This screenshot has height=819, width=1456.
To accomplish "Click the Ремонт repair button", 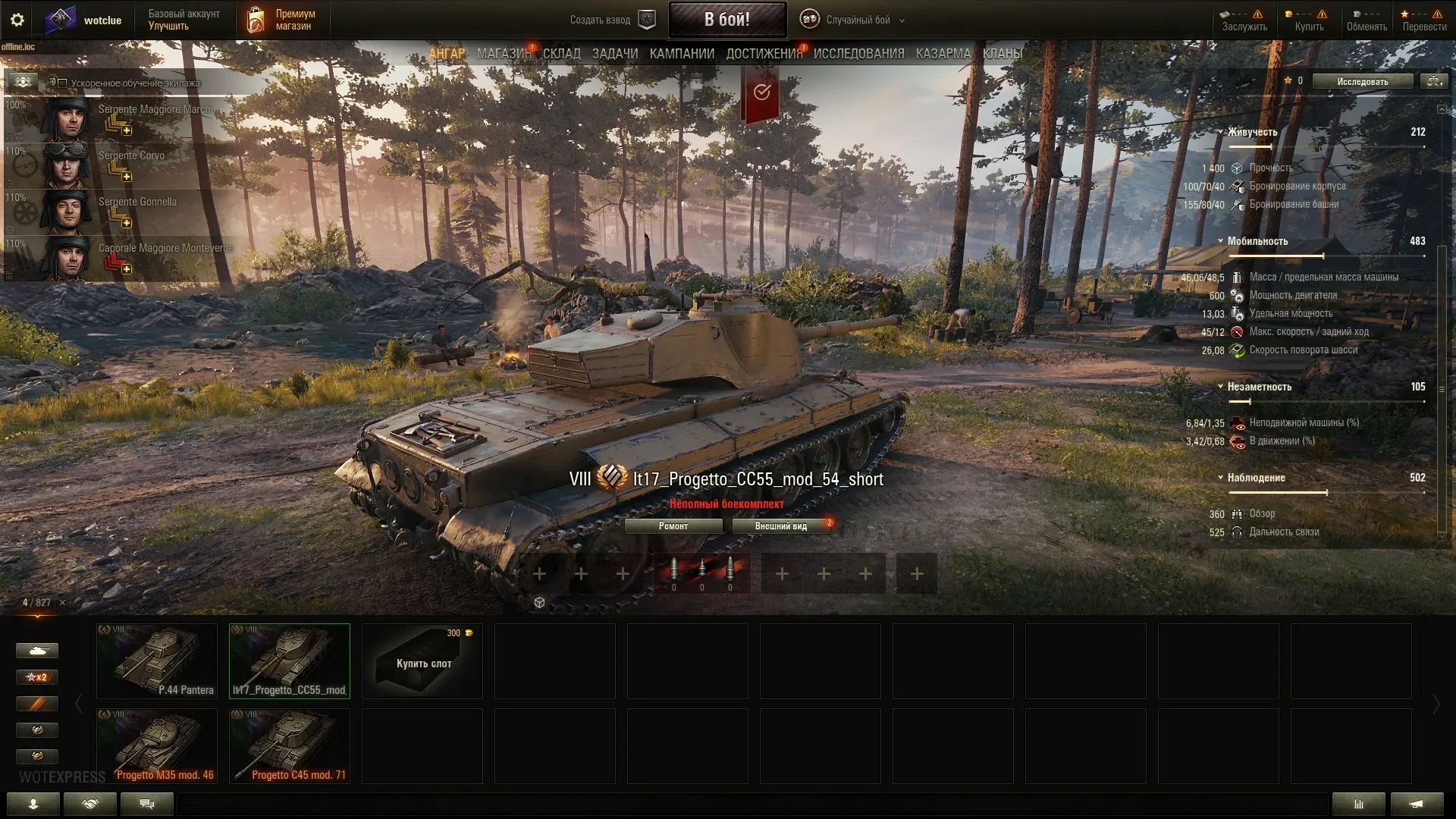I will coord(673,526).
